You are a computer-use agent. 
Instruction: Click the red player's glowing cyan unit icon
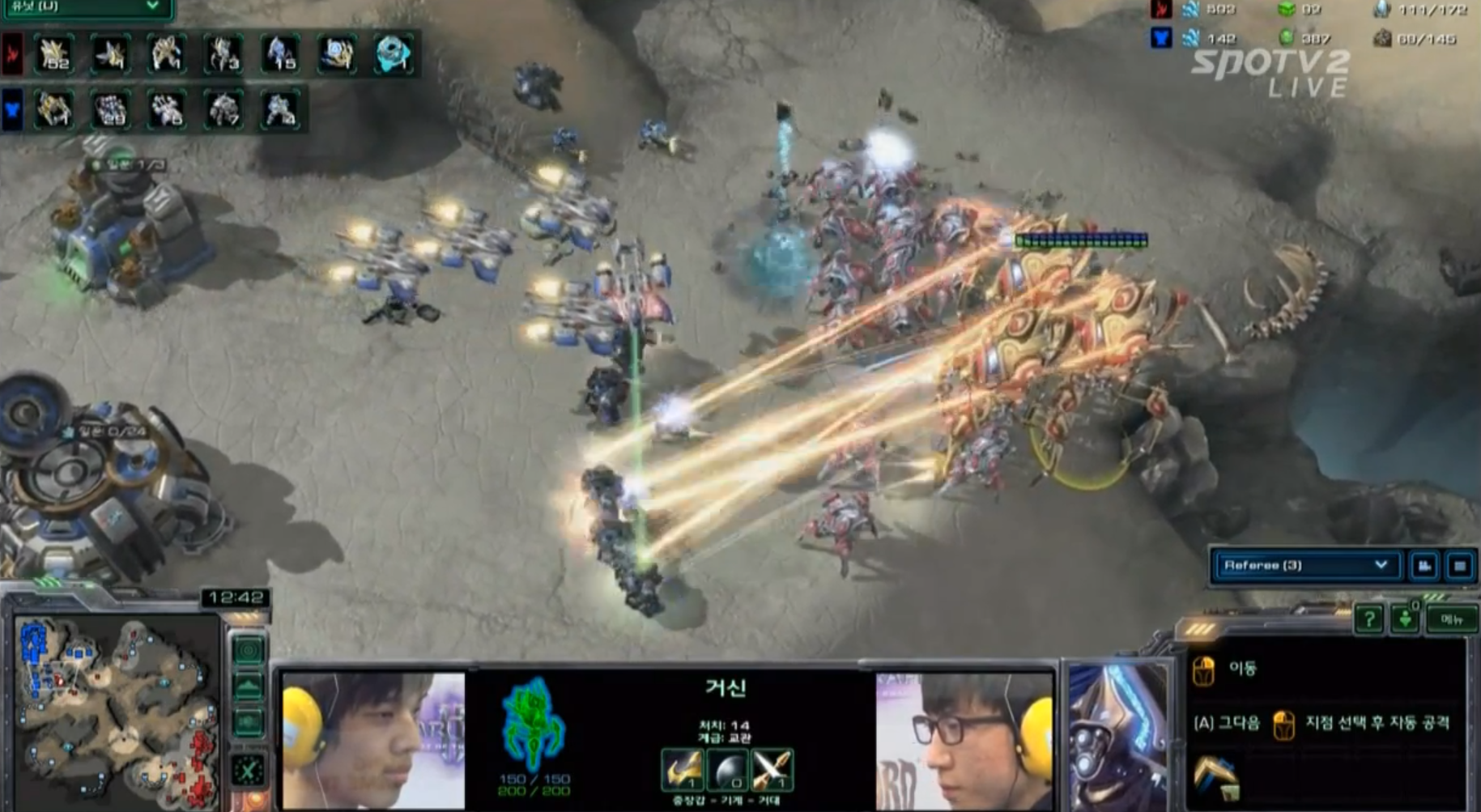click(394, 54)
